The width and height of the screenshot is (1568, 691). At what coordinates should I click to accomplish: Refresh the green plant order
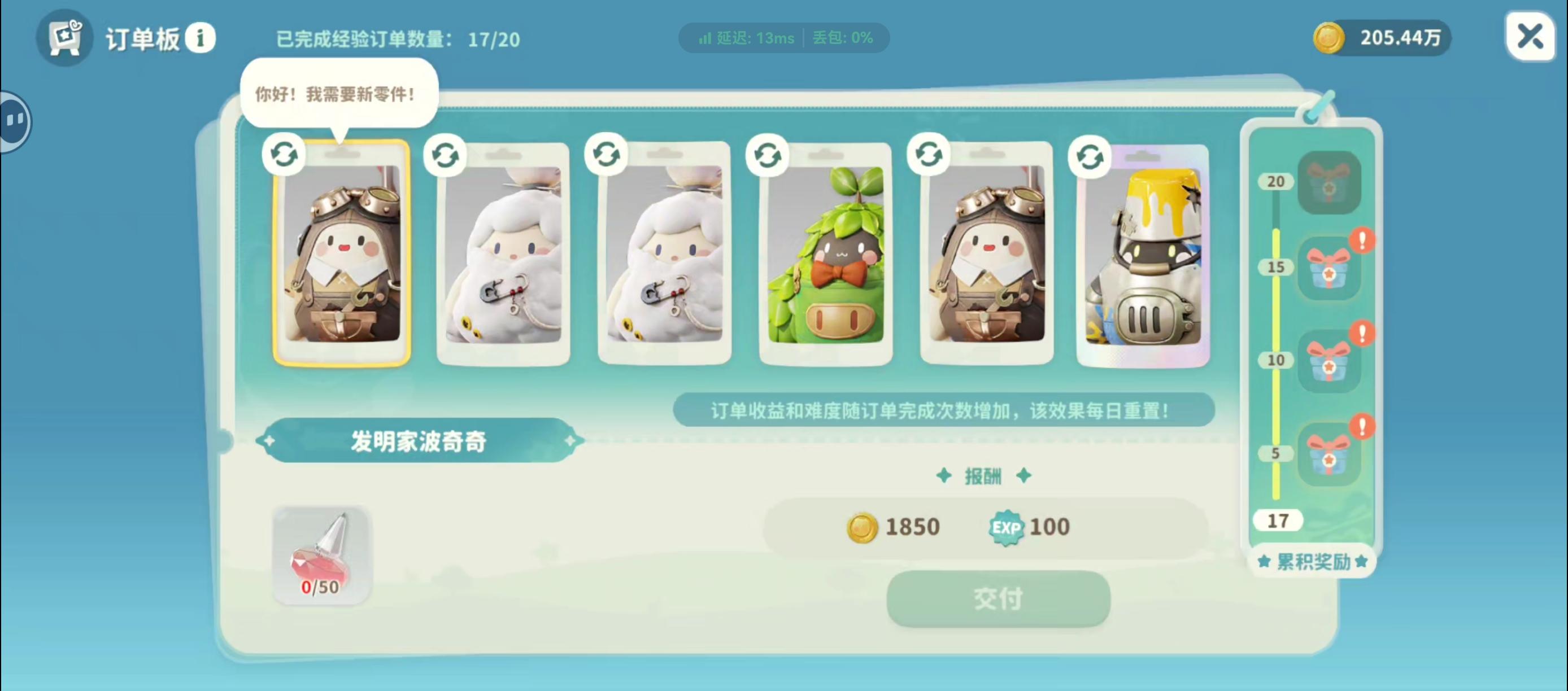(x=767, y=154)
